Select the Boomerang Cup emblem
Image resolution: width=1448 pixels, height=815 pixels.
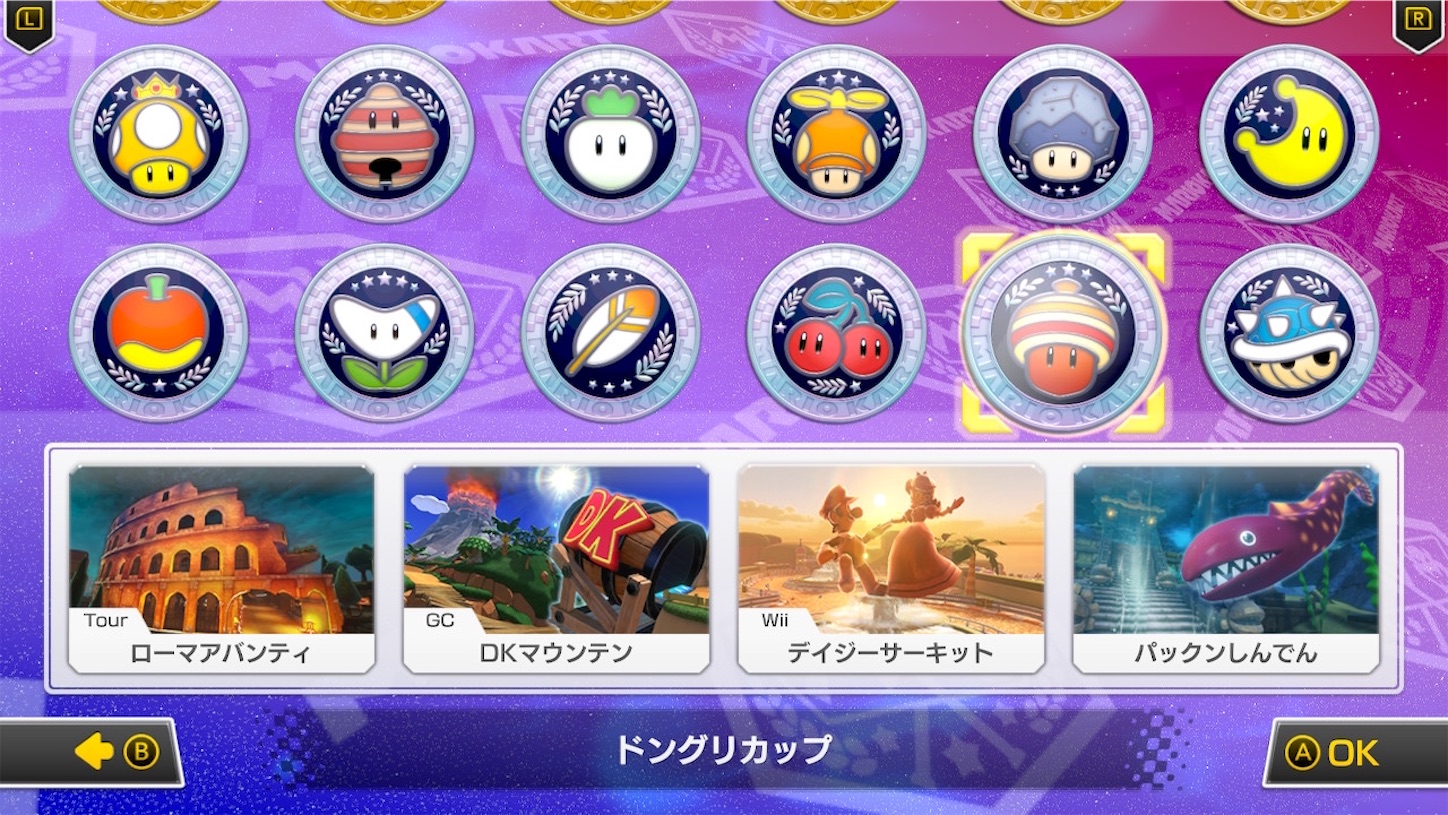pyautogui.click(x=384, y=330)
